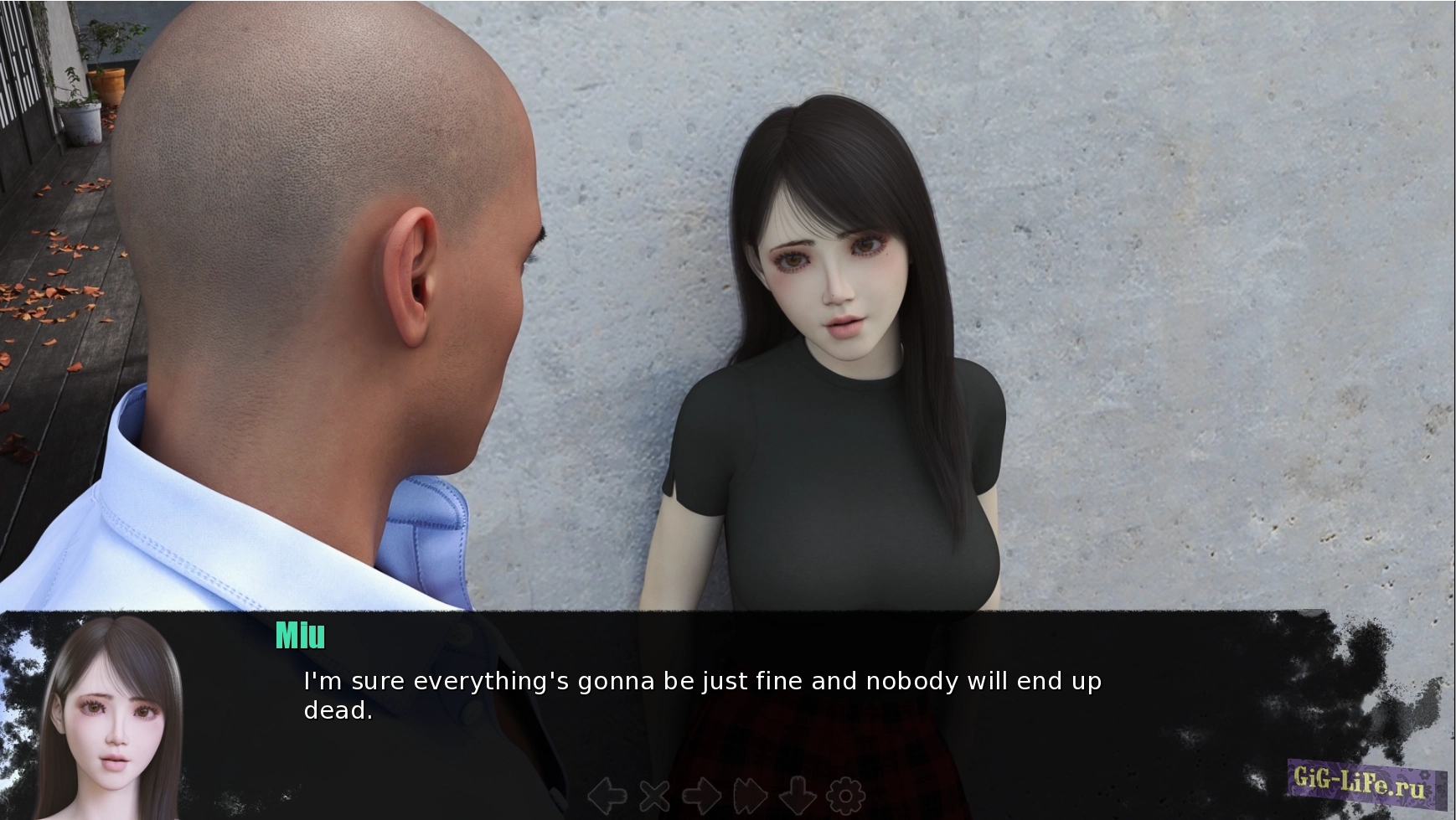Click the X icon in the quick menu
Screen dimensions: 1456x820
coord(655,795)
